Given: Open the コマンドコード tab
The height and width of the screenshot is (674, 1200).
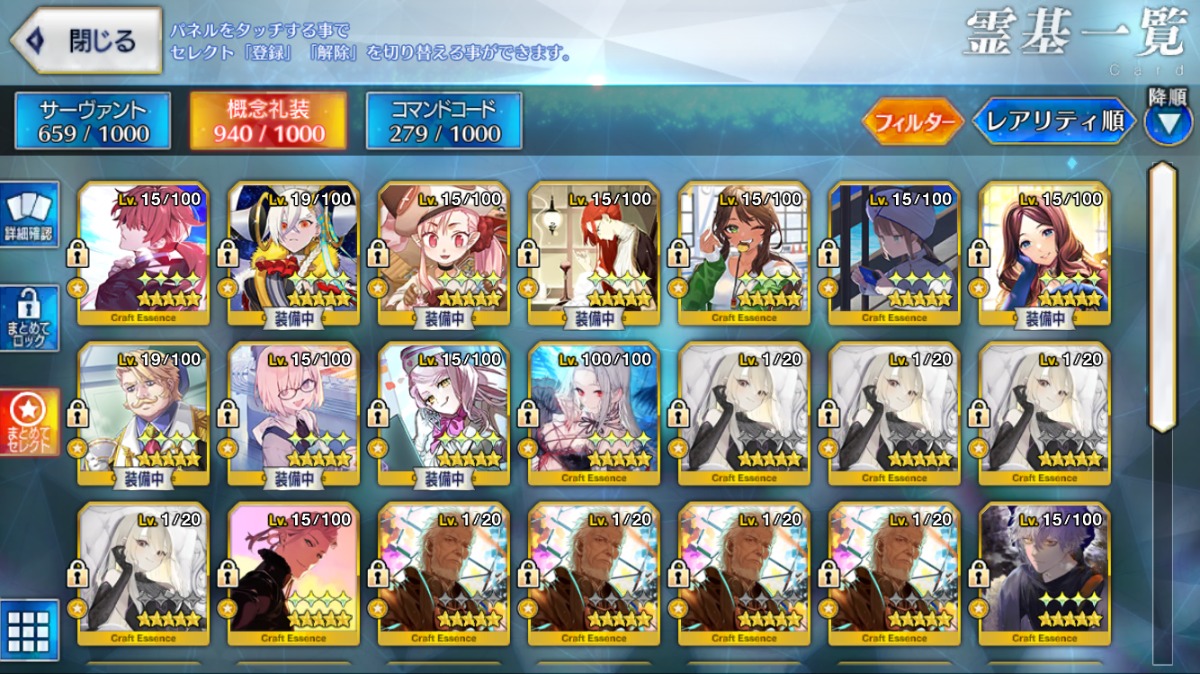Looking at the screenshot, I should pos(444,121).
